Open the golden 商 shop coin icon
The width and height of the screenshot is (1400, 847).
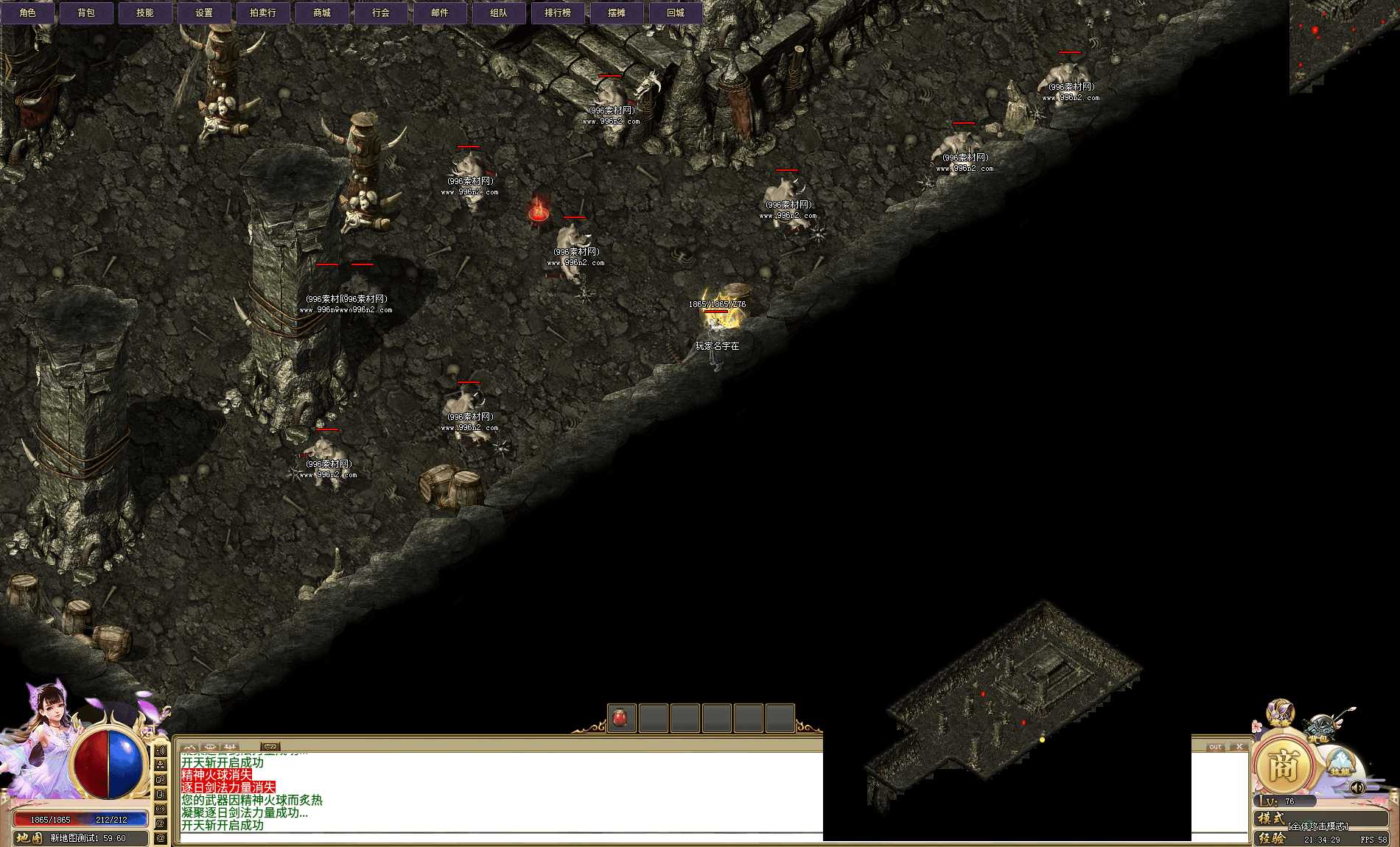click(1284, 765)
